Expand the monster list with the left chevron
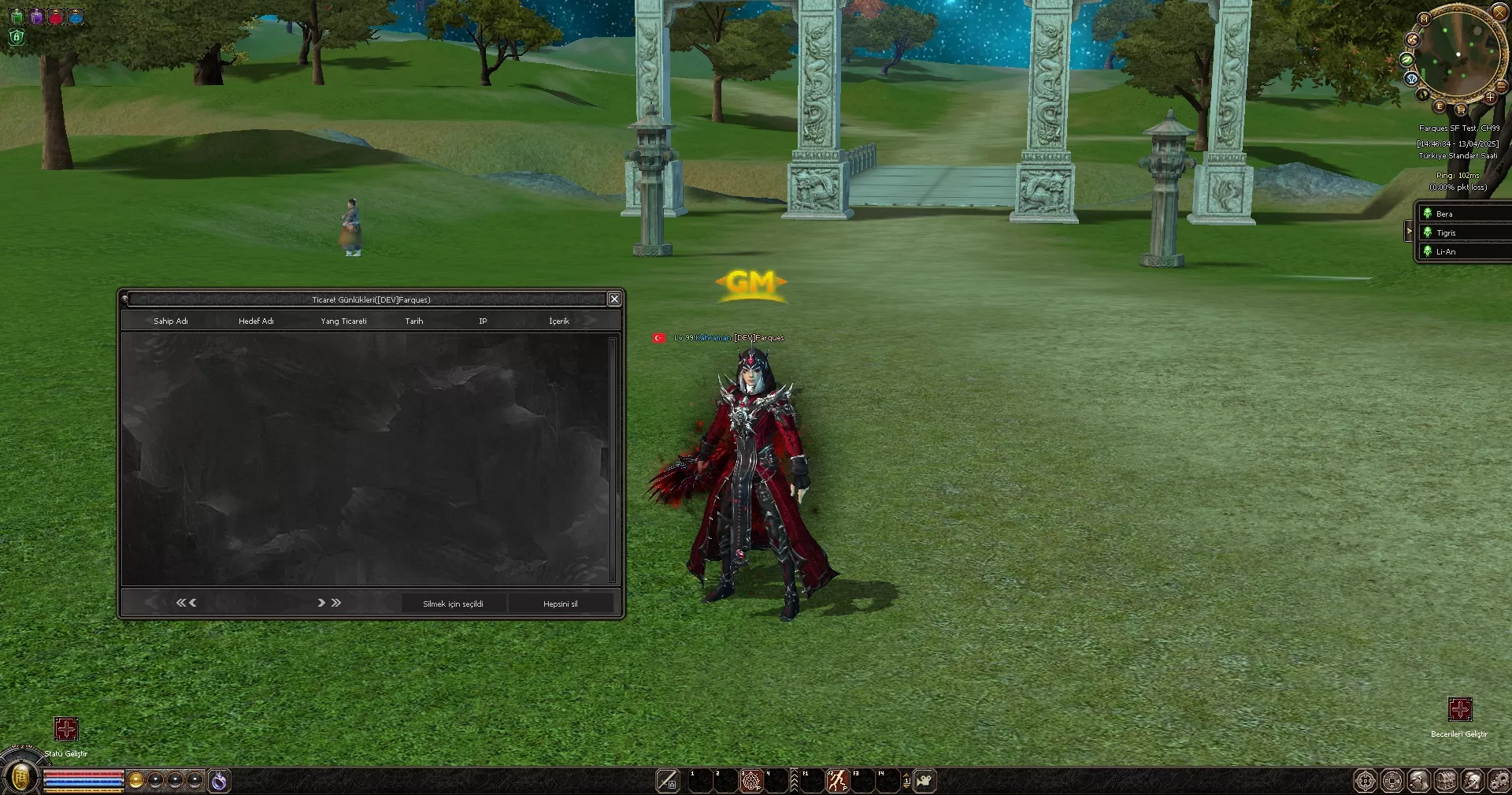Image resolution: width=1512 pixels, height=795 pixels. tap(1409, 232)
